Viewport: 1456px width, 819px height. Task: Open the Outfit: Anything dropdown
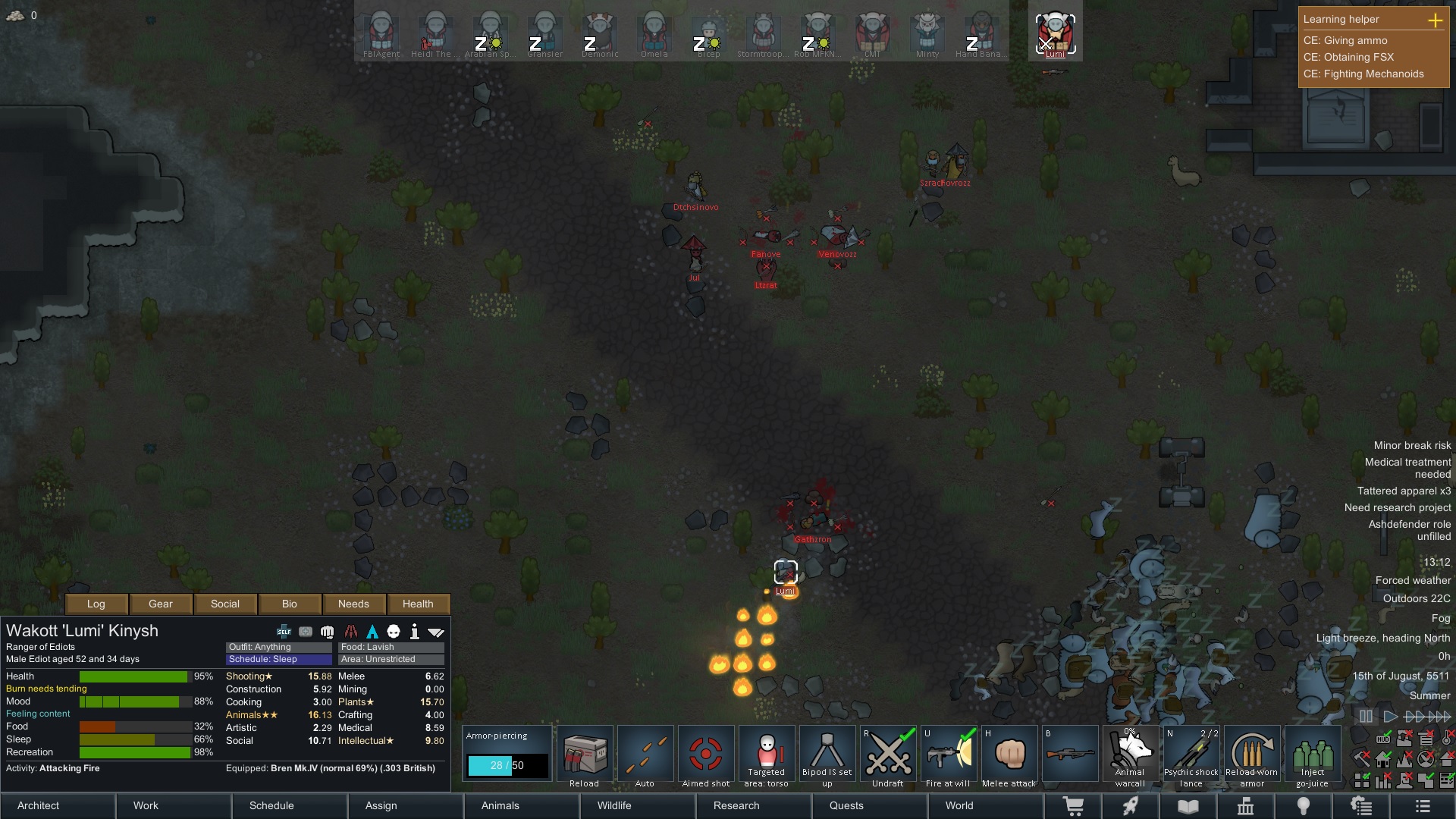click(278, 647)
